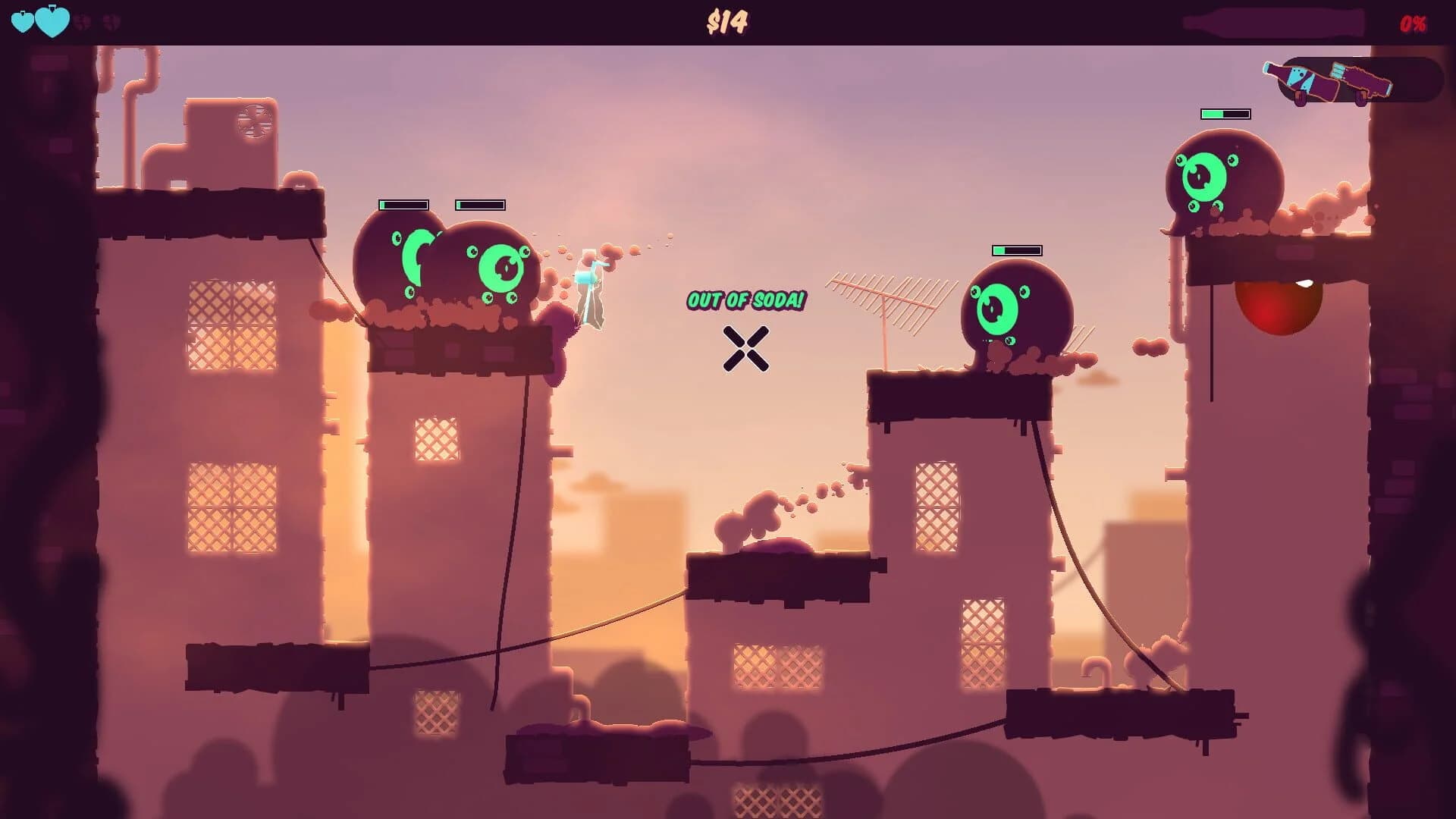Click the OUT OF SODA! warning text
The height and width of the screenshot is (819, 1456).
pos(747,299)
